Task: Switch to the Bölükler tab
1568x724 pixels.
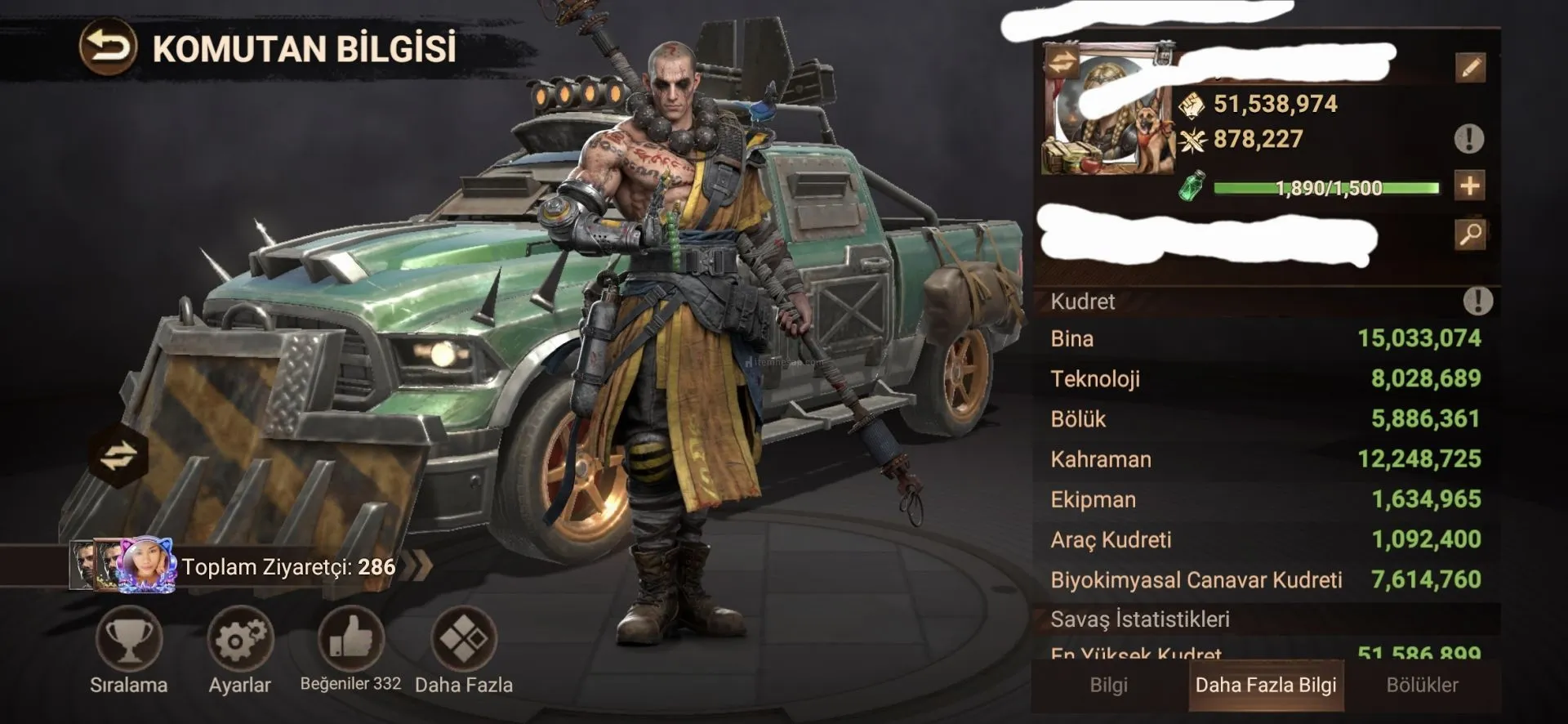Action: tap(1422, 685)
